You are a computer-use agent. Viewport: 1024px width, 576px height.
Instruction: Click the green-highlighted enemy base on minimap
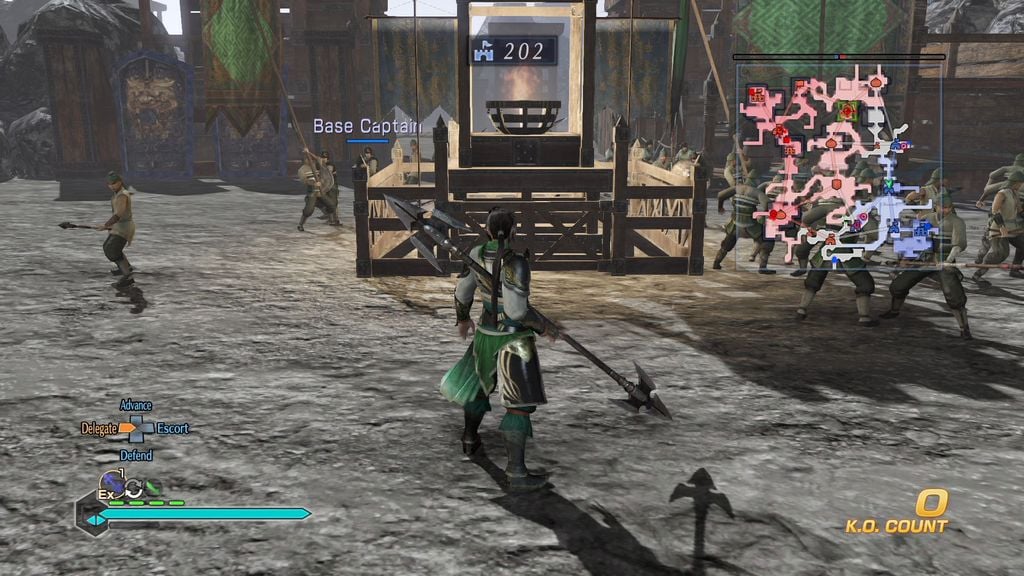pos(848,111)
